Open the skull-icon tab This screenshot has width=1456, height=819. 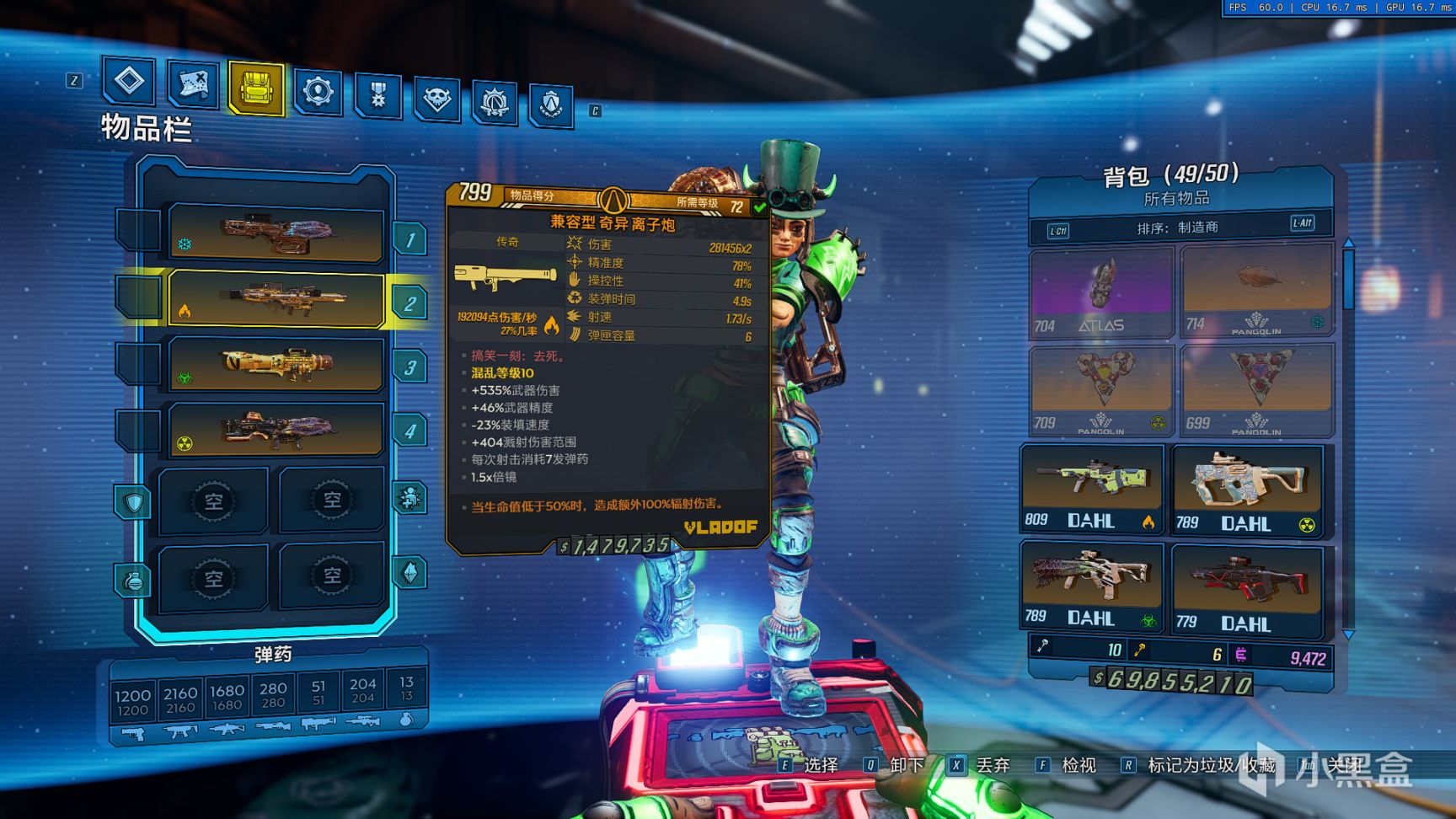point(436,99)
